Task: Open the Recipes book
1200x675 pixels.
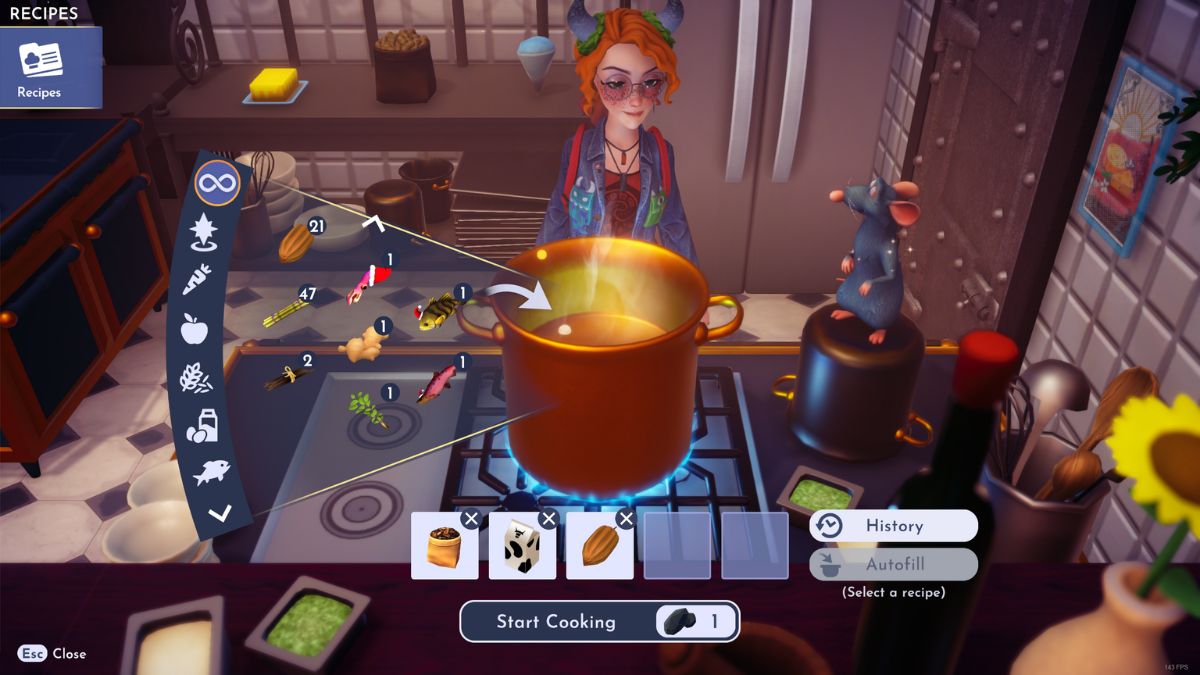Action: click(41, 67)
